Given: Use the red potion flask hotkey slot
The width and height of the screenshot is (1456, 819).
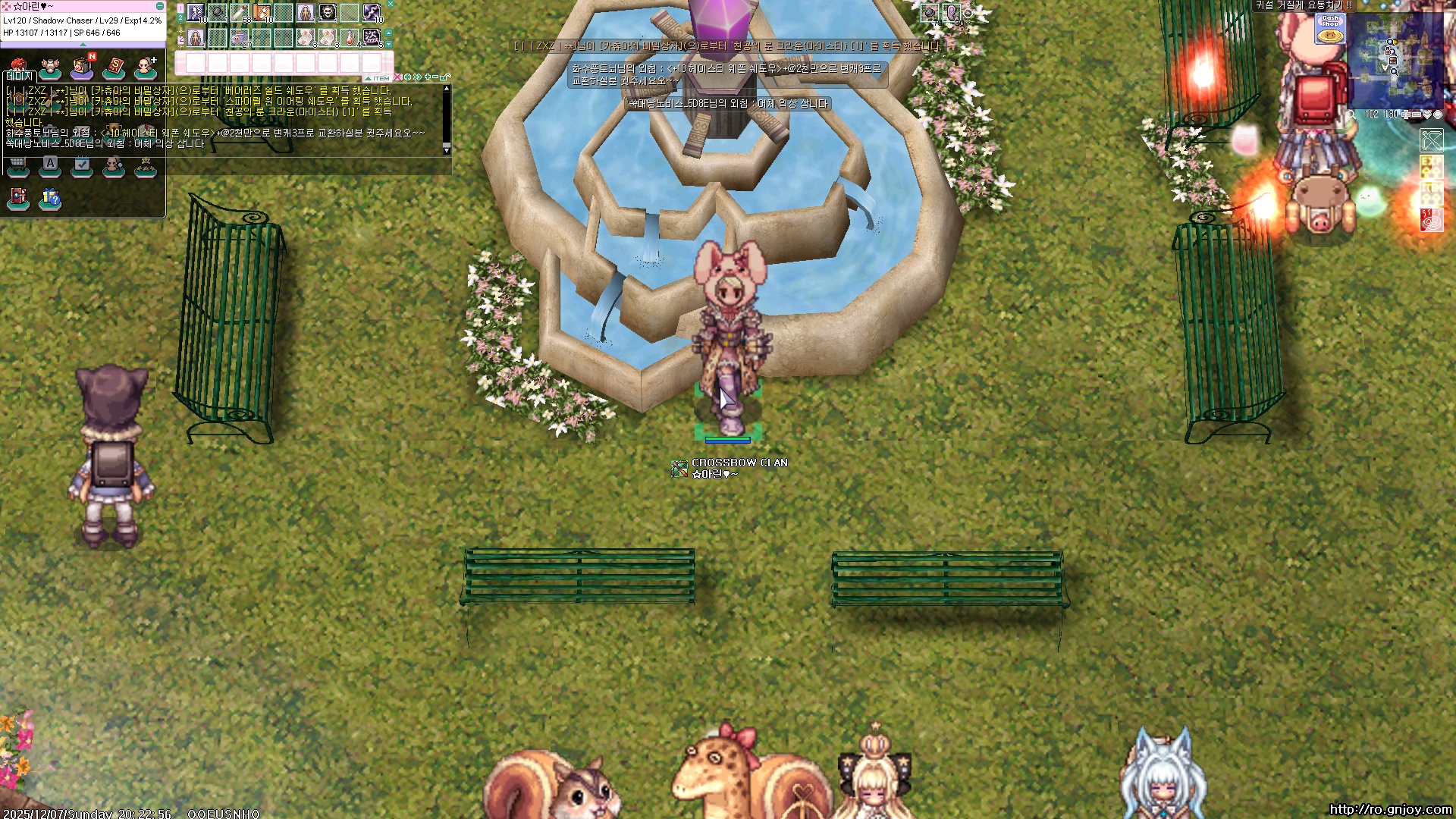Looking at the screenshot, I should pos(350,37).
